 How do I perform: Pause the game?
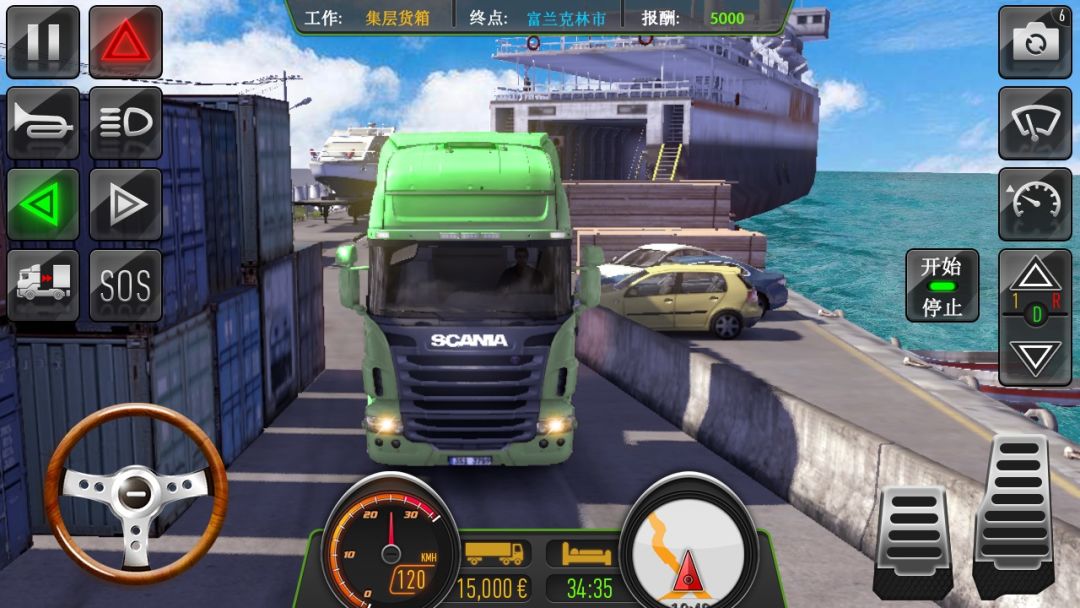pyautogui.click(x=43, y=42)
